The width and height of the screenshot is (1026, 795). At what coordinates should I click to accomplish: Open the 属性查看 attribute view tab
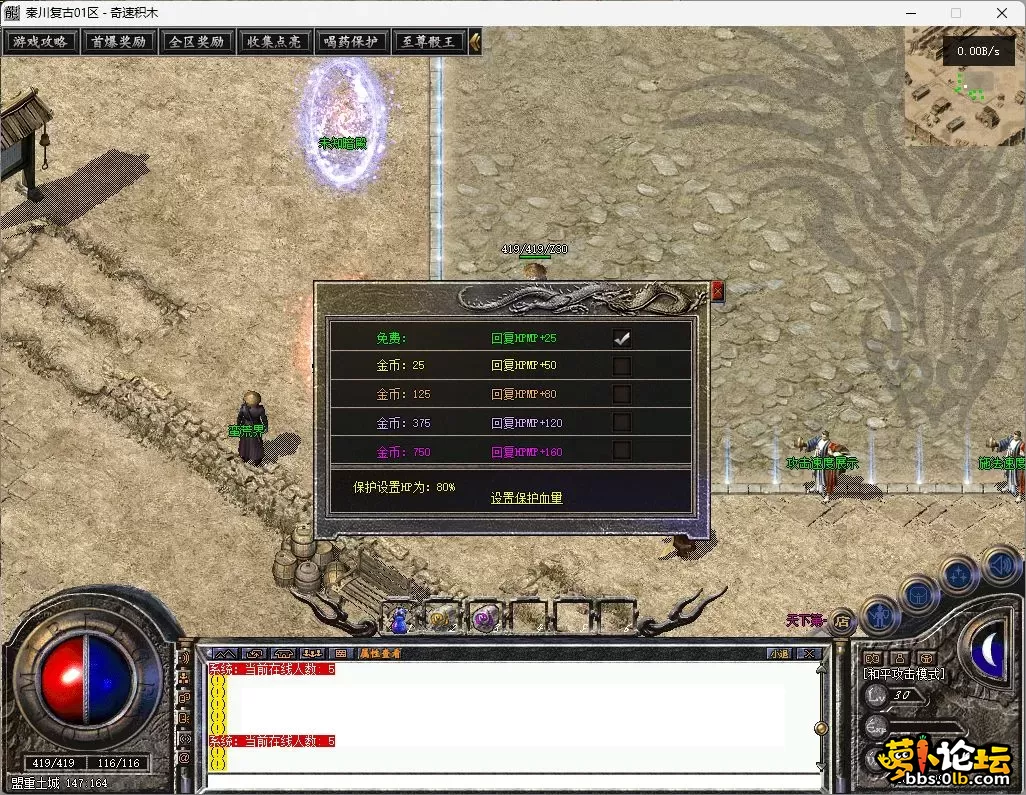tap(380, 654)
